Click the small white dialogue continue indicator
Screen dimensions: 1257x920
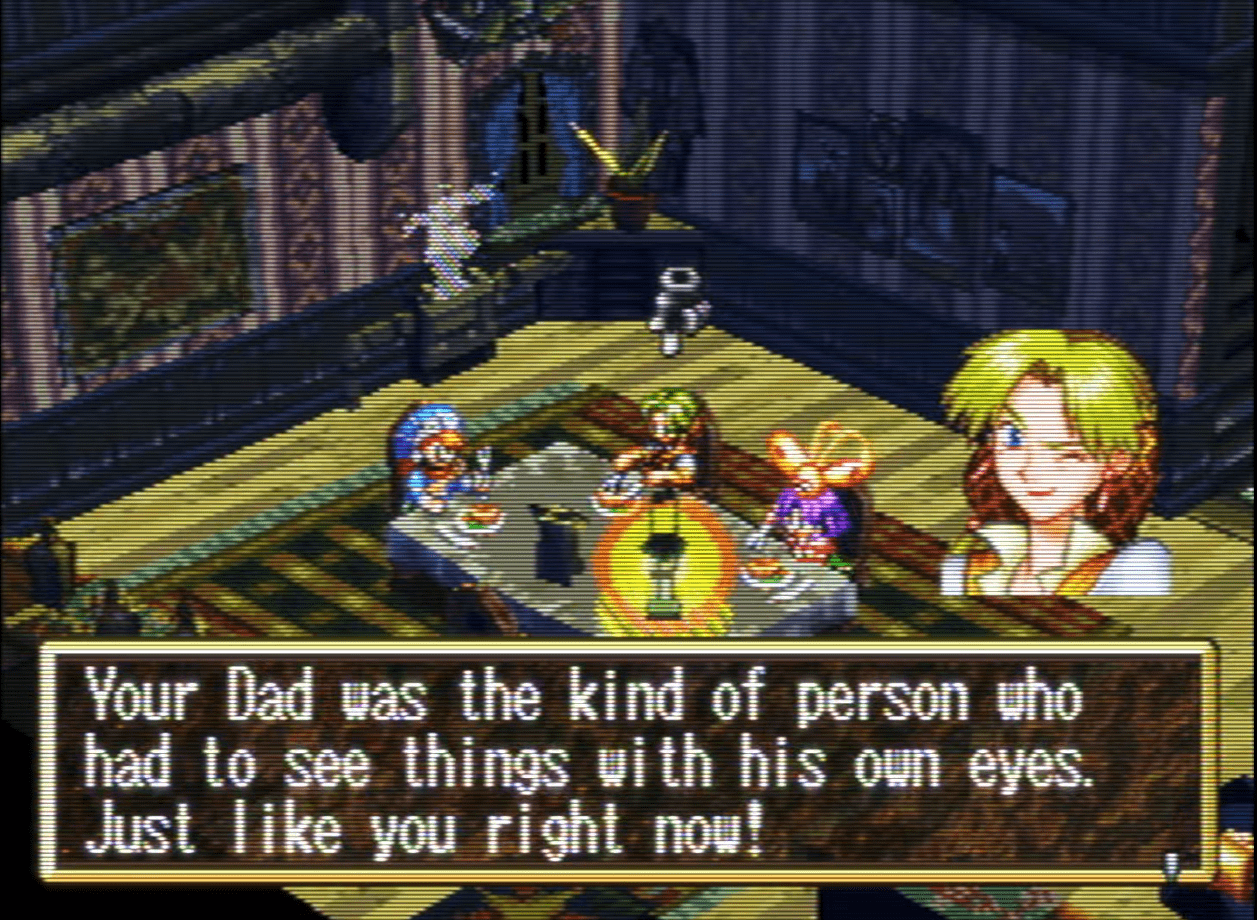click(x=1170, y=863)
